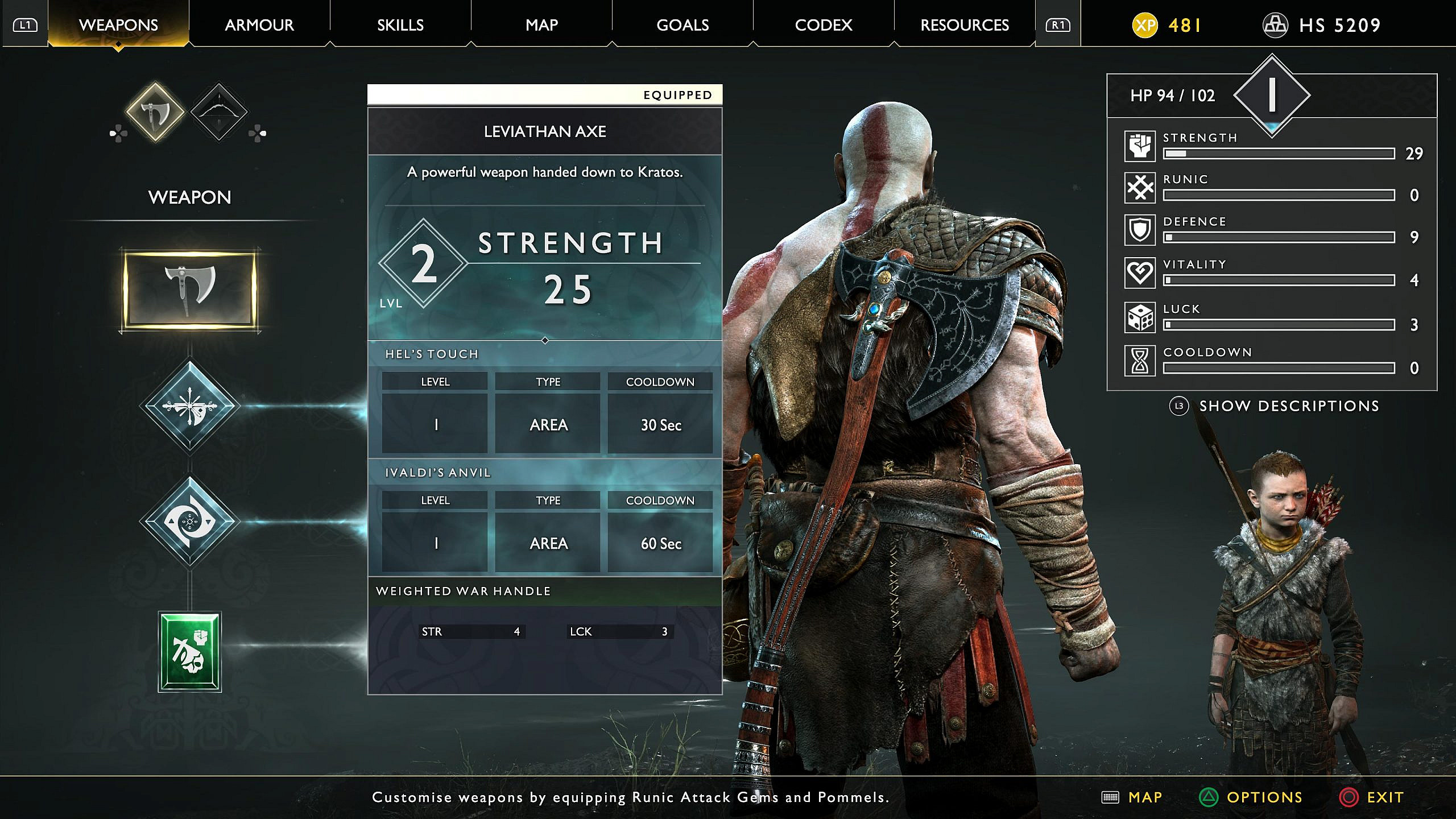Switch to the bow weapon category diamond
Image resolution: width=1456 pixels, height=819 pixels.
point(218,112)
